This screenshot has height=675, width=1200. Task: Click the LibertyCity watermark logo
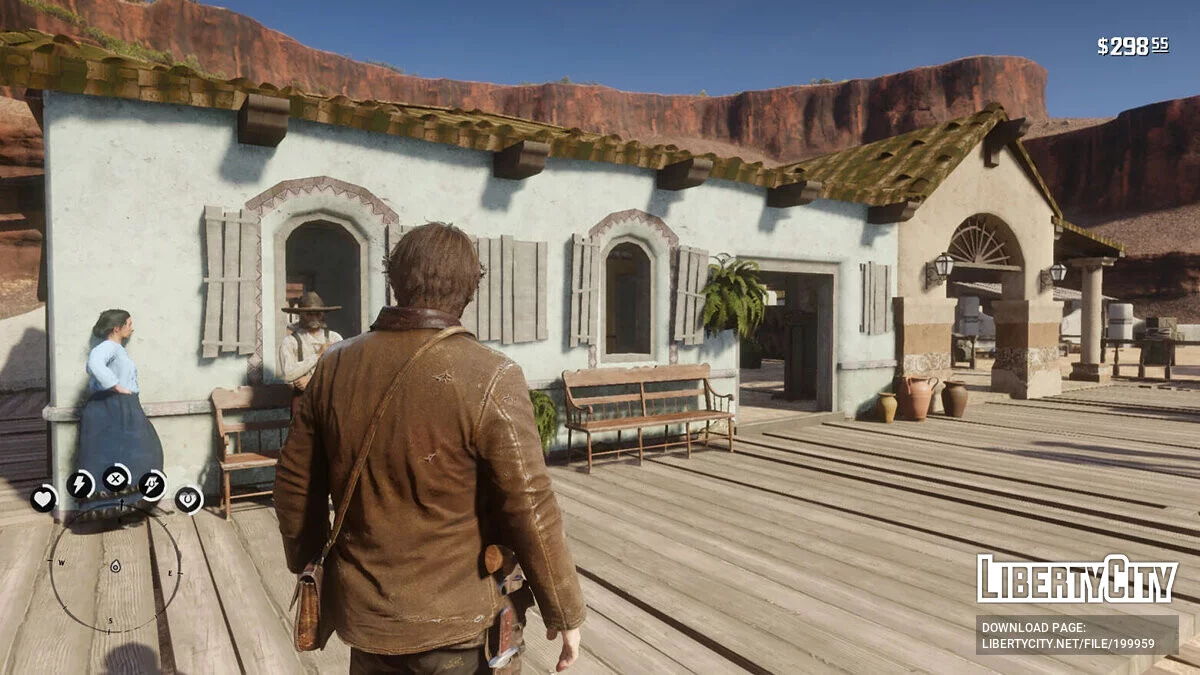click(x=1077, y=579)
